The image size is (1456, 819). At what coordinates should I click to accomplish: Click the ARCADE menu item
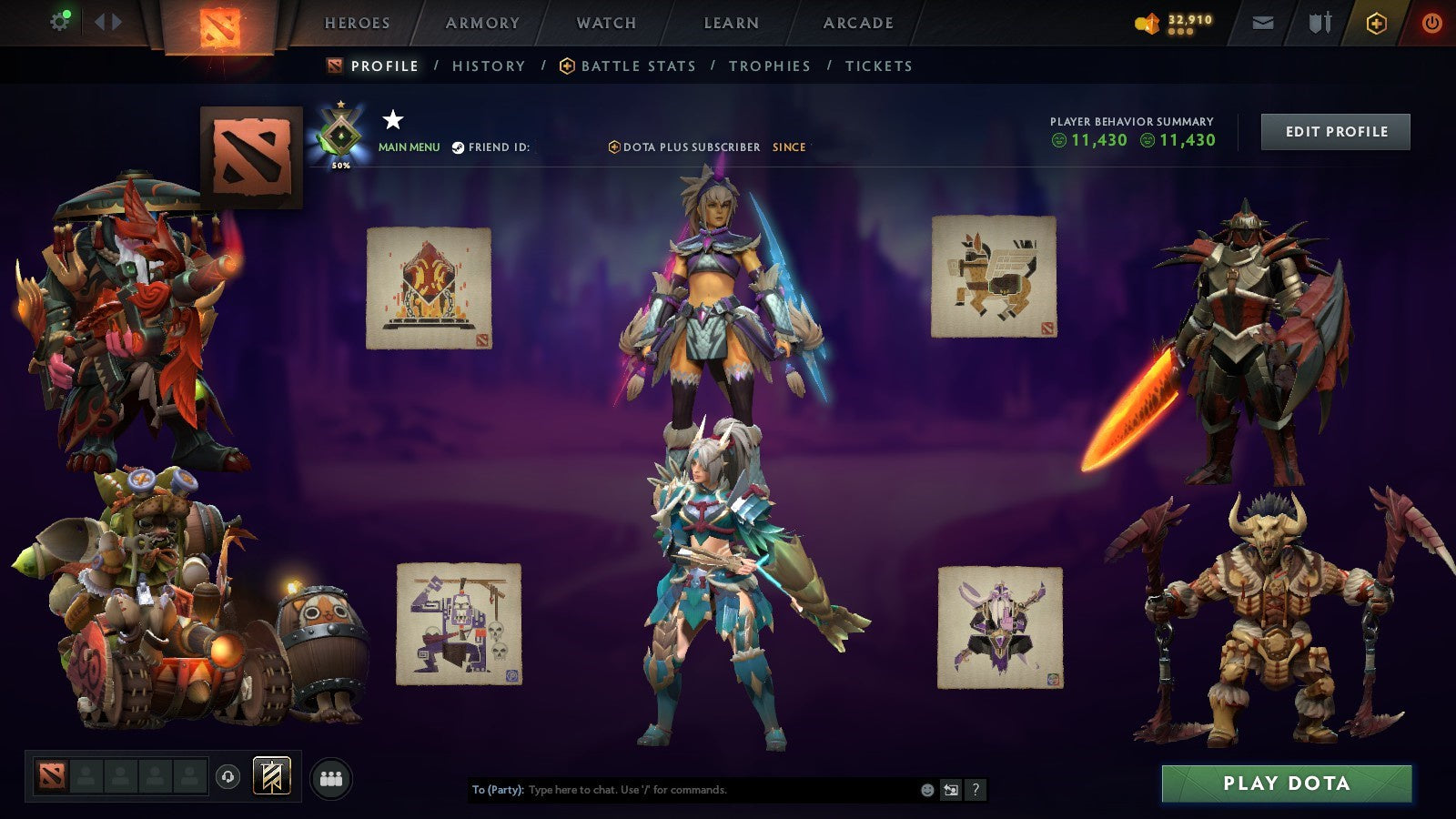click(x=859, y=24)
